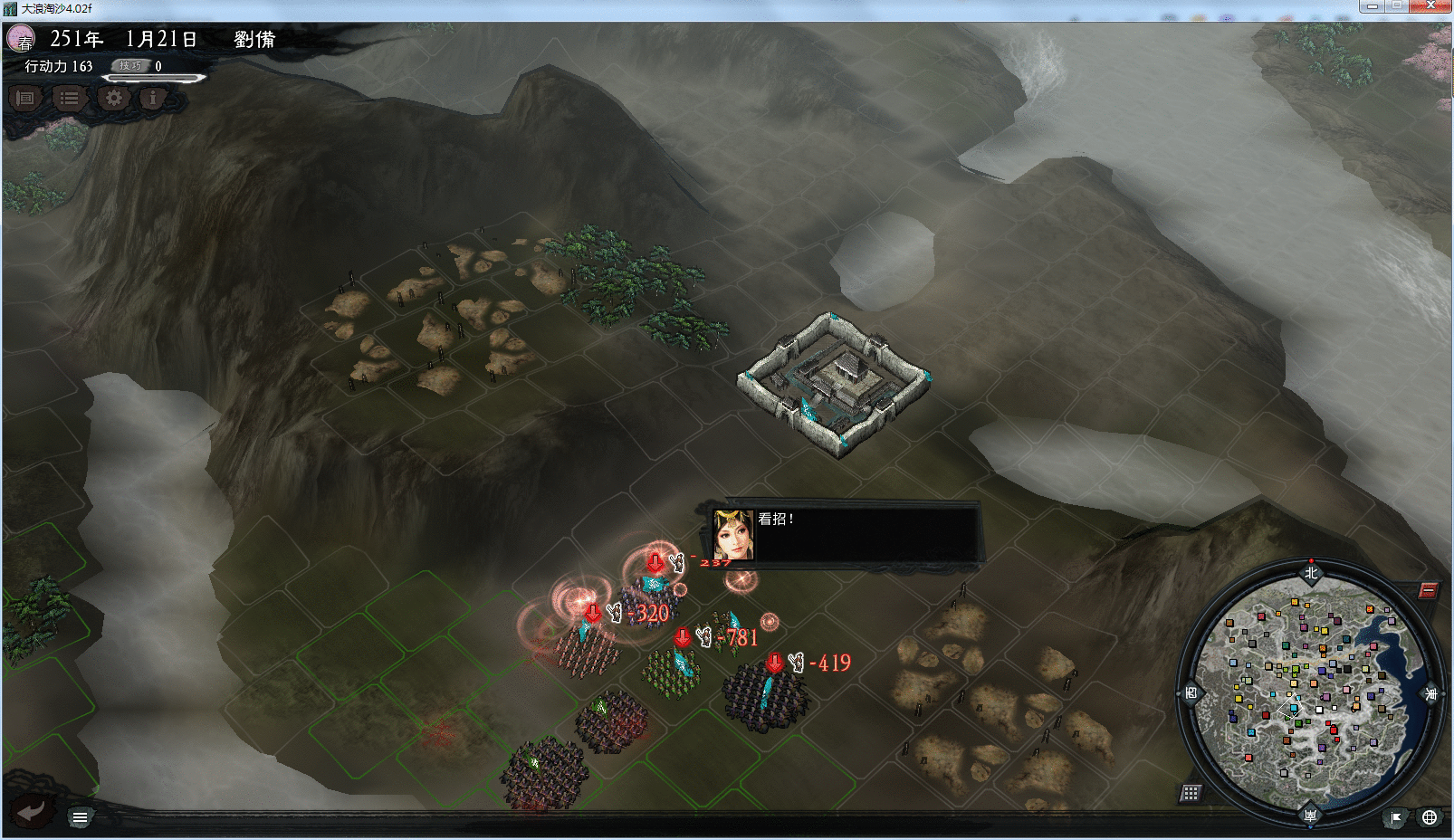Pan the minimap north with 北
The width and height of the screenshot is (1454, 840).
1311,572
